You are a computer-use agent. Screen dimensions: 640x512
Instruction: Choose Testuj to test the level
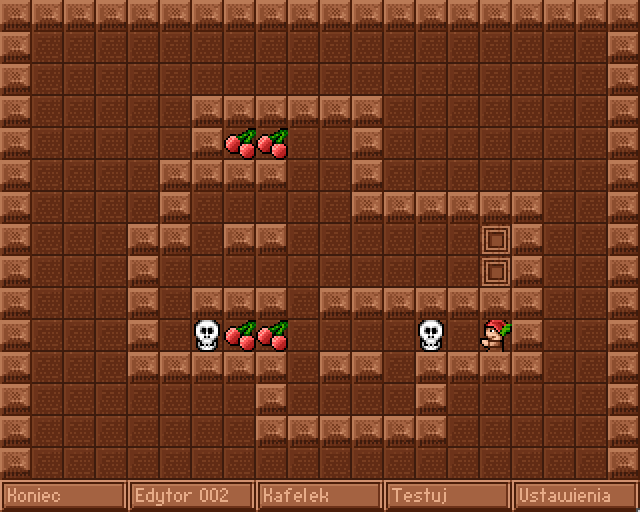448,496
